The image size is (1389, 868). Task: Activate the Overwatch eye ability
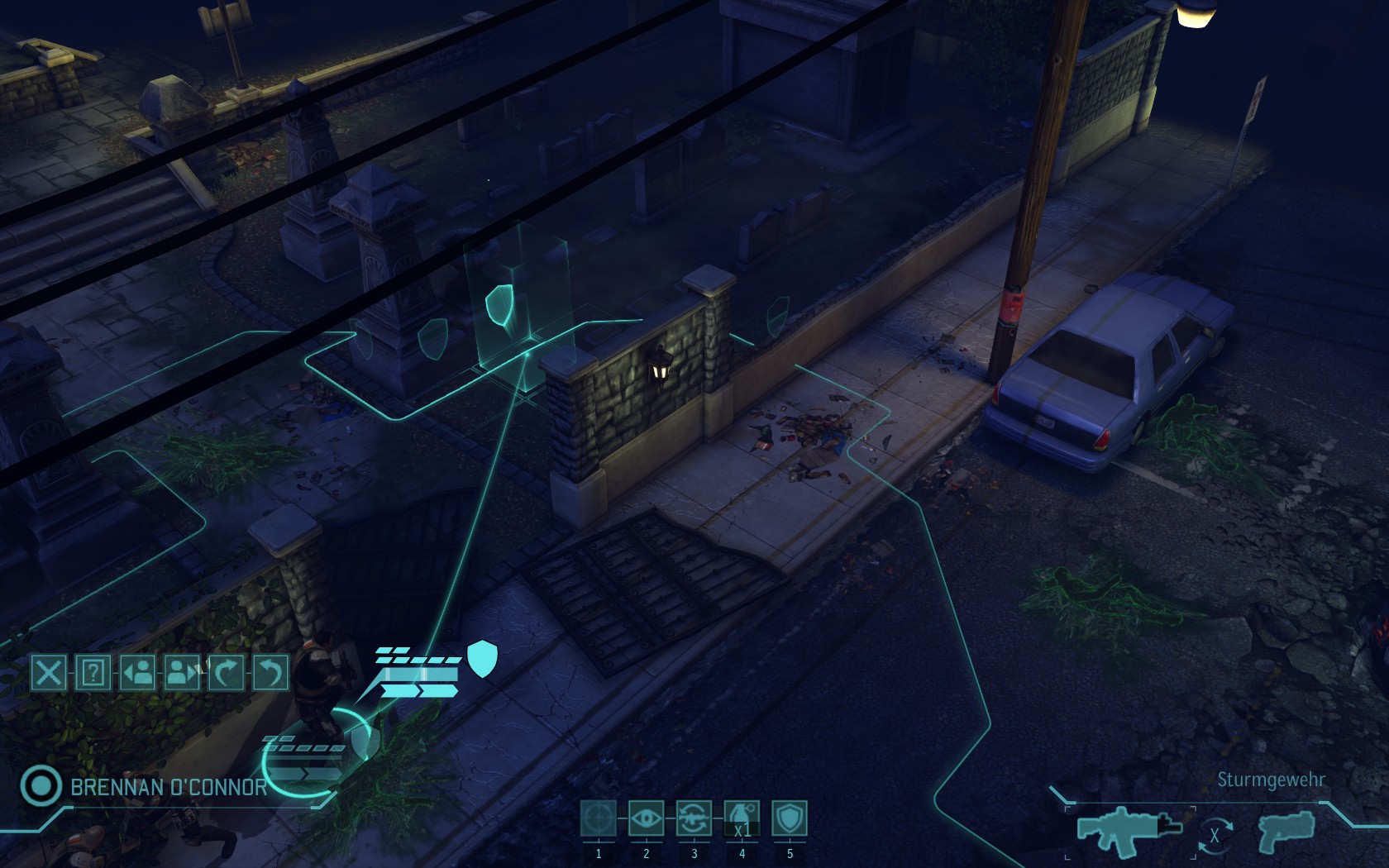coord(647,819)
